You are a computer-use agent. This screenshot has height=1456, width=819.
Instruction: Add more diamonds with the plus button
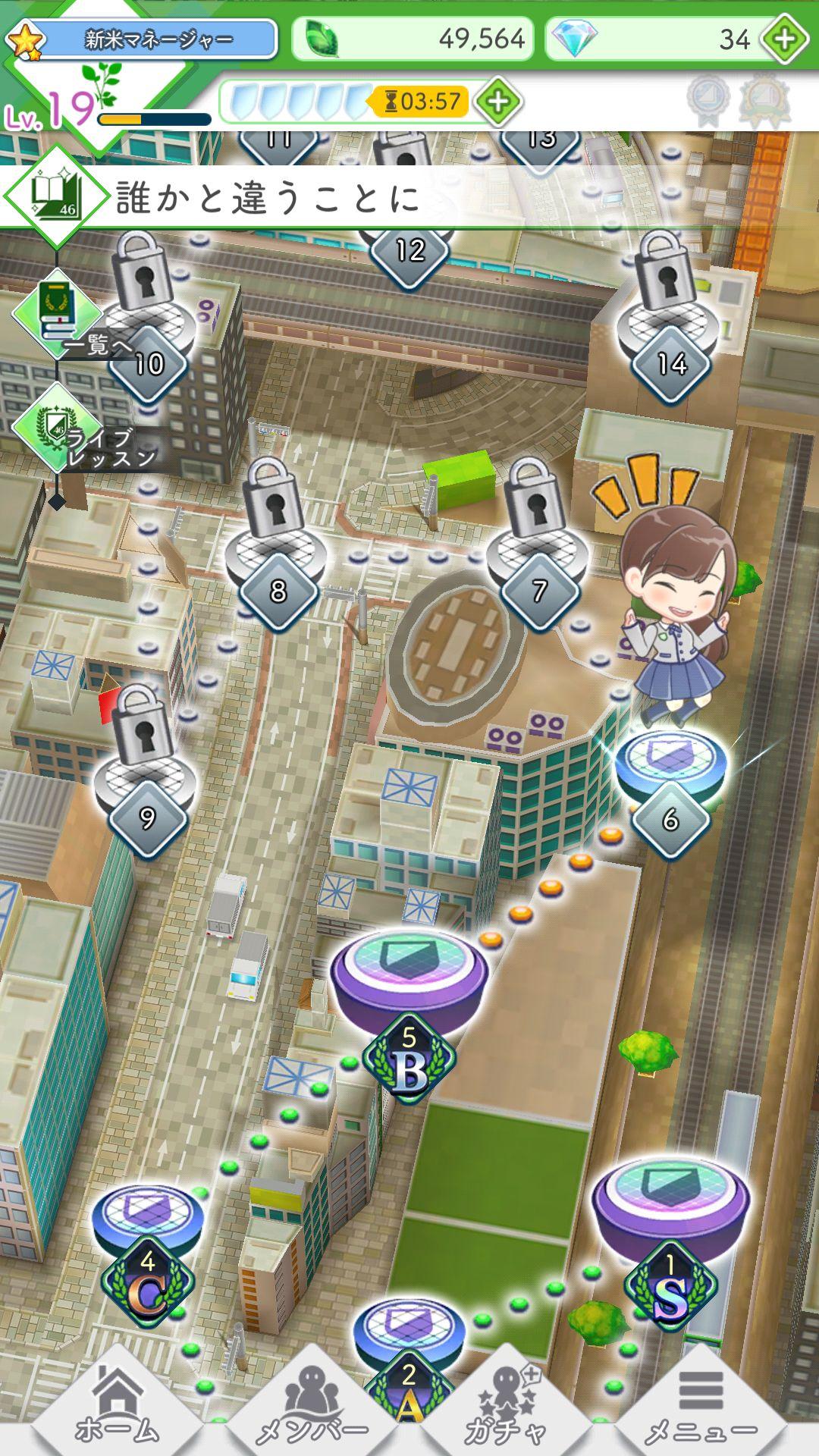785,39
